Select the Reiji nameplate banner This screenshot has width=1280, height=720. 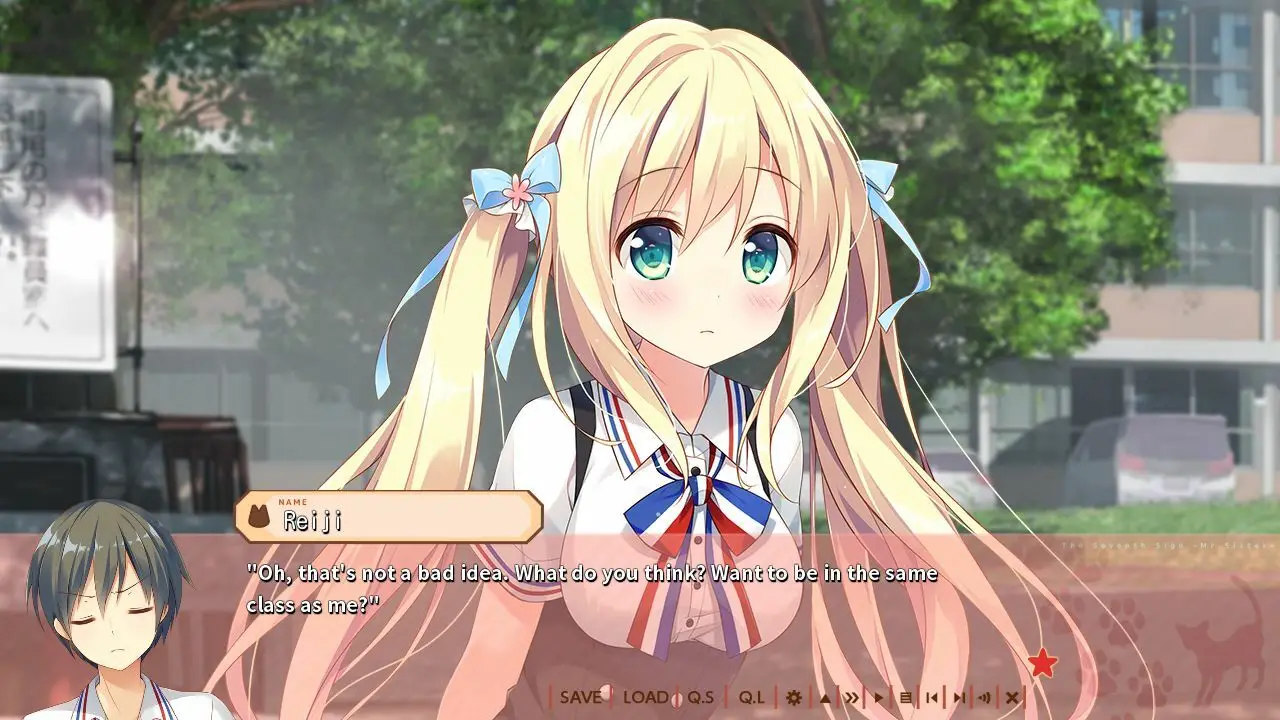click(x=390, y=516)
